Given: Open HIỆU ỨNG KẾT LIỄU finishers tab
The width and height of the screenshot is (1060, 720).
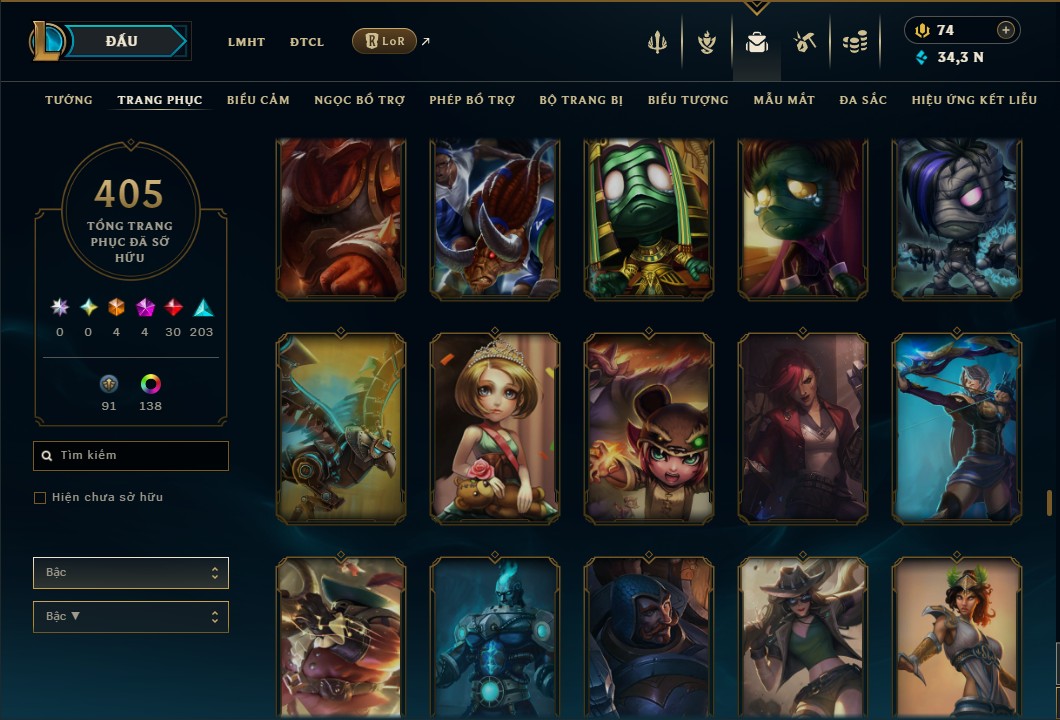Looking at the screenshot, I should 974,100.
